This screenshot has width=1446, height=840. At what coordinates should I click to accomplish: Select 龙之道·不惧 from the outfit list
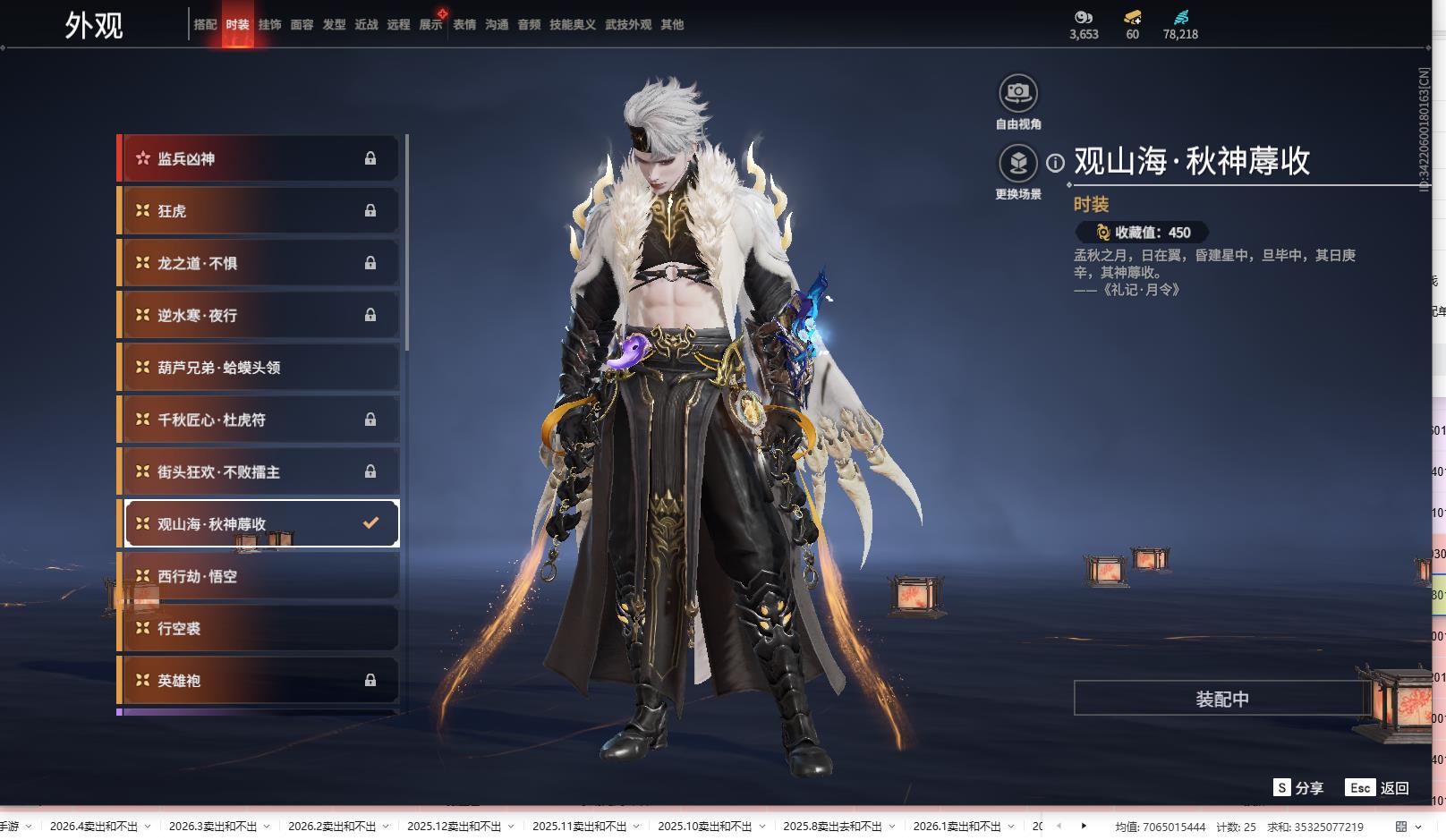259,264
